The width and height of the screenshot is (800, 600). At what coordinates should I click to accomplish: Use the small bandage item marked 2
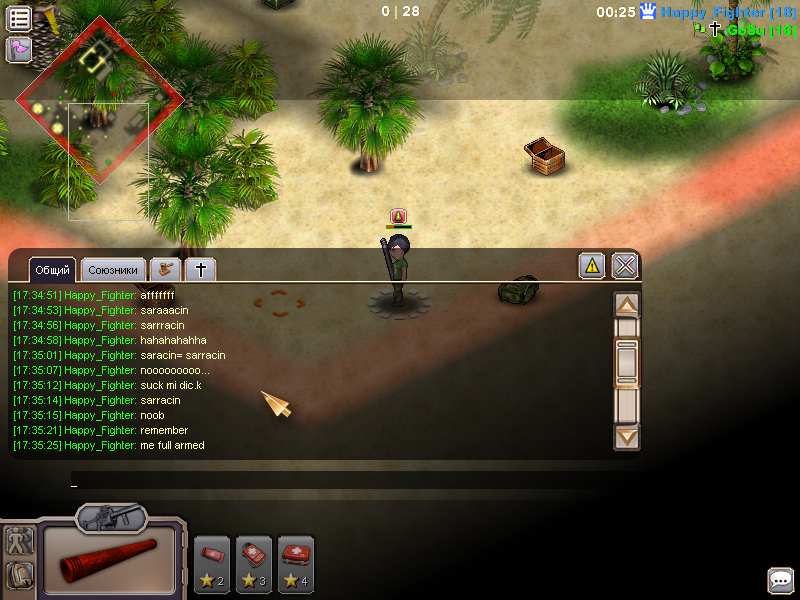point(212,564)
